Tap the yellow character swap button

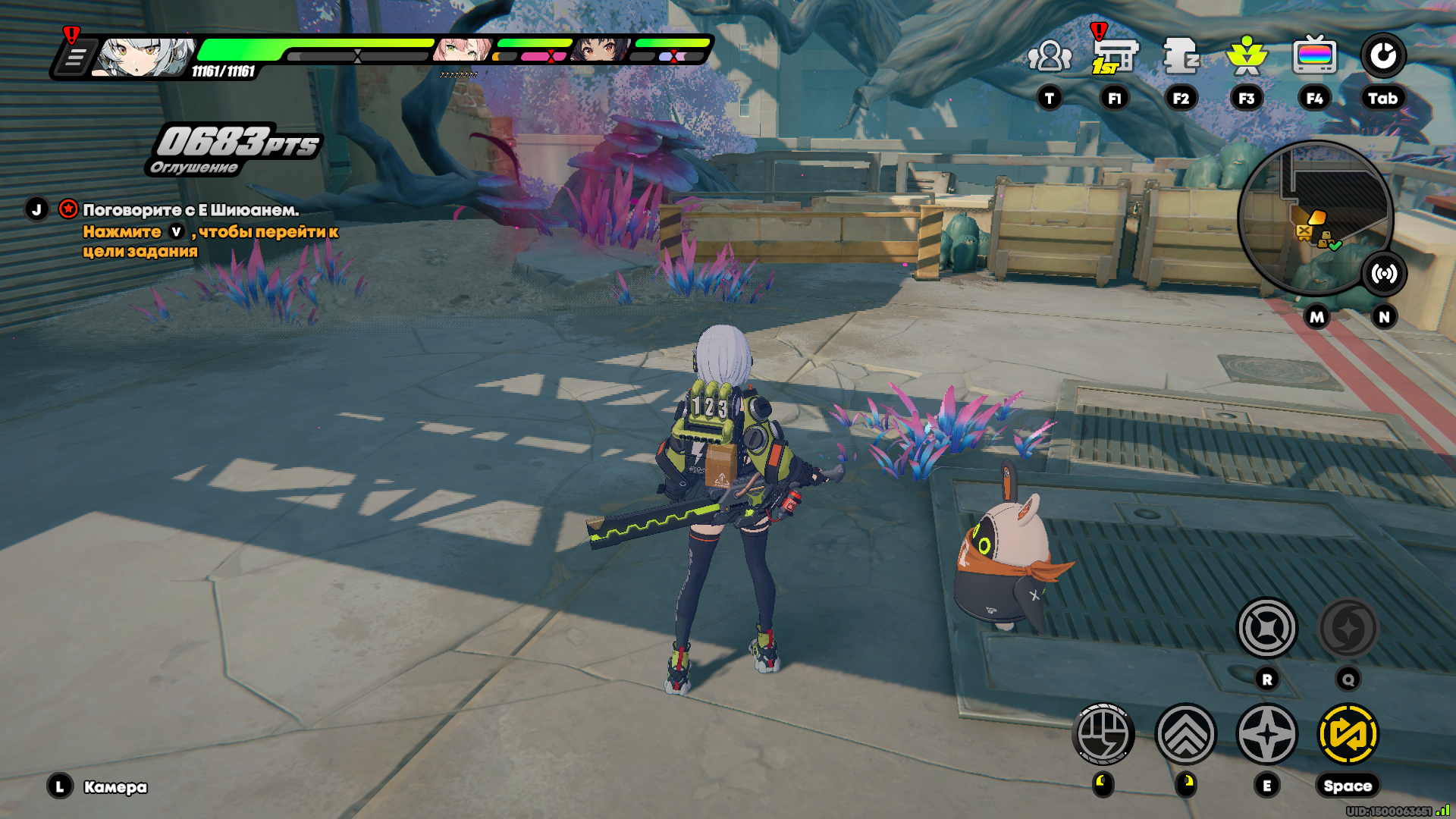coord(1348,734)
